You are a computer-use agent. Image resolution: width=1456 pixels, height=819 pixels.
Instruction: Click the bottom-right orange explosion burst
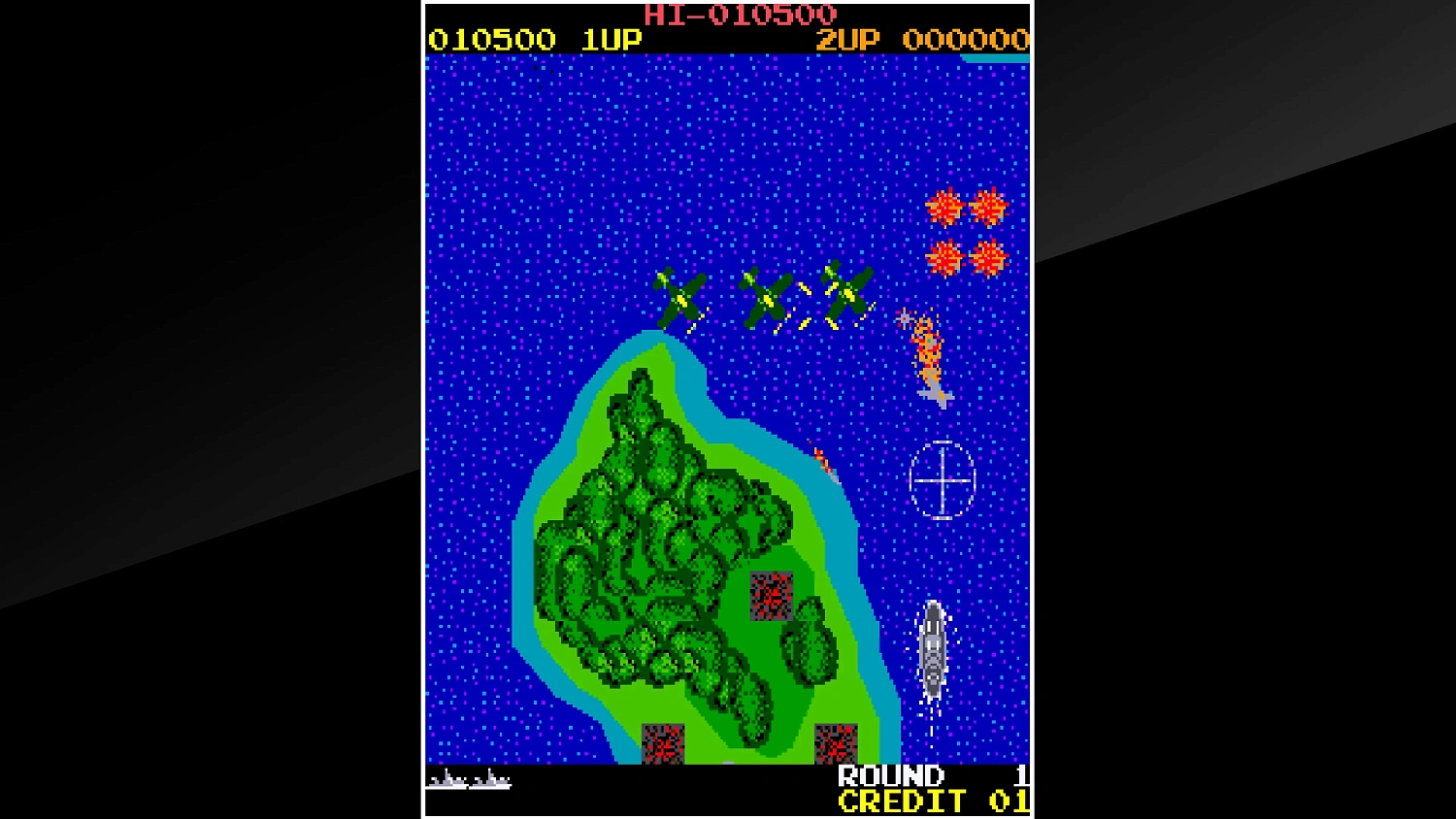[x=988, y=260]
